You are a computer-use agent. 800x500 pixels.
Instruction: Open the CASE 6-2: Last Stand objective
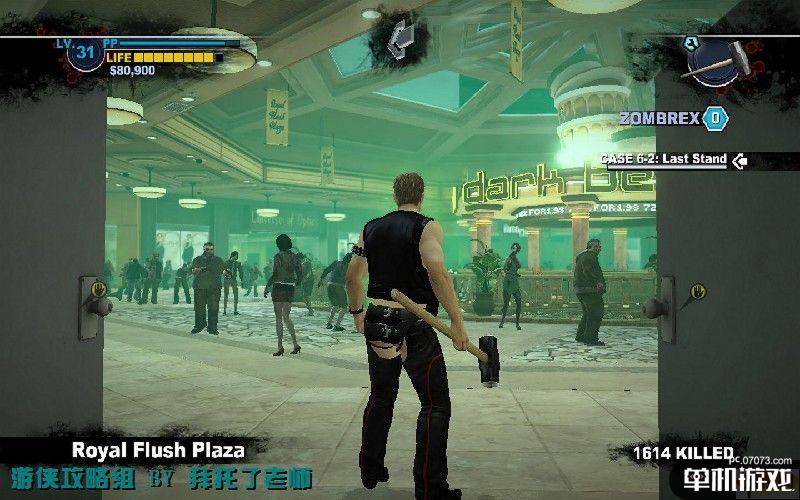click(x=662, y=159)
